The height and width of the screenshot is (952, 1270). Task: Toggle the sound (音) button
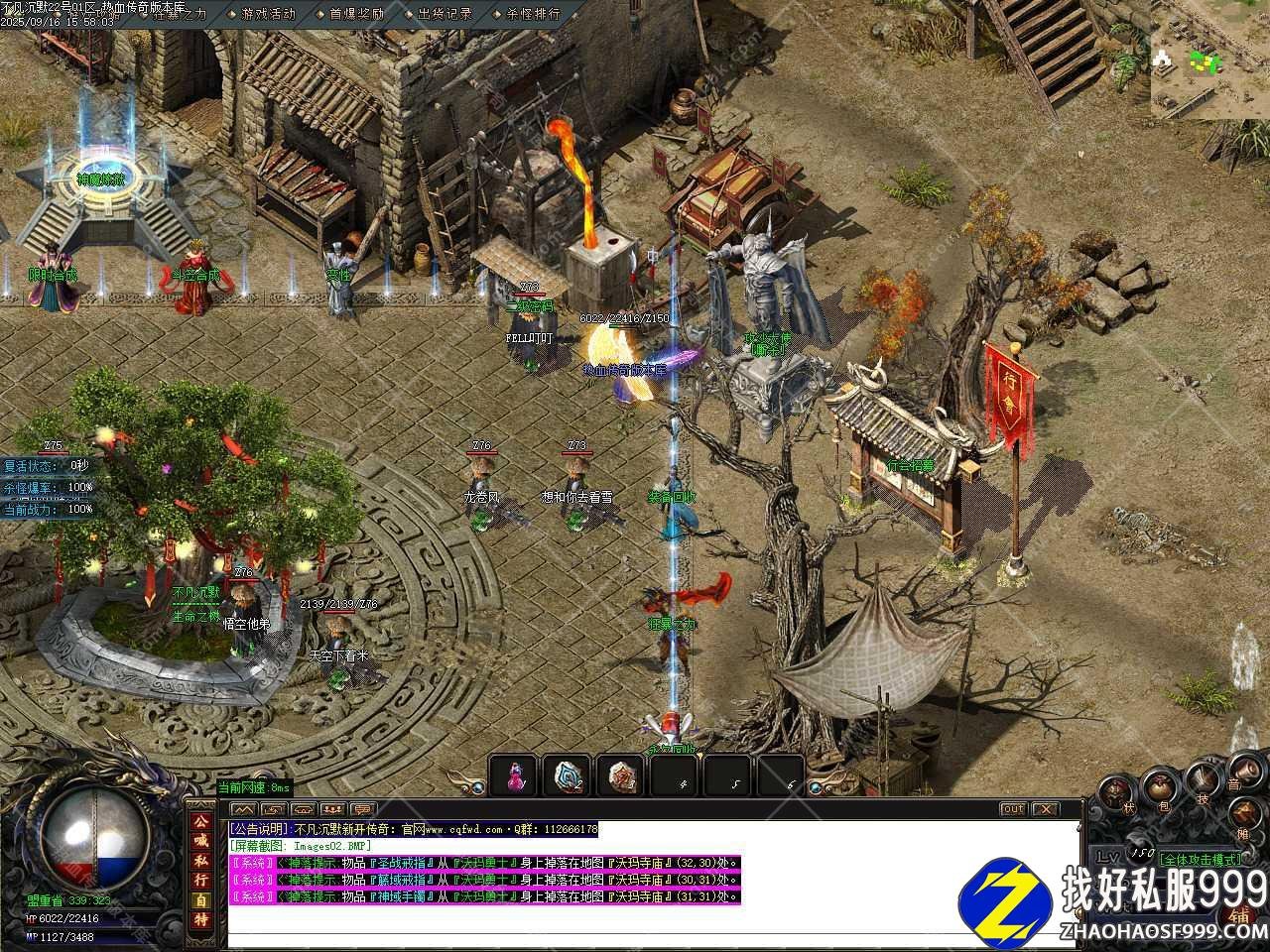point(1244,771)
